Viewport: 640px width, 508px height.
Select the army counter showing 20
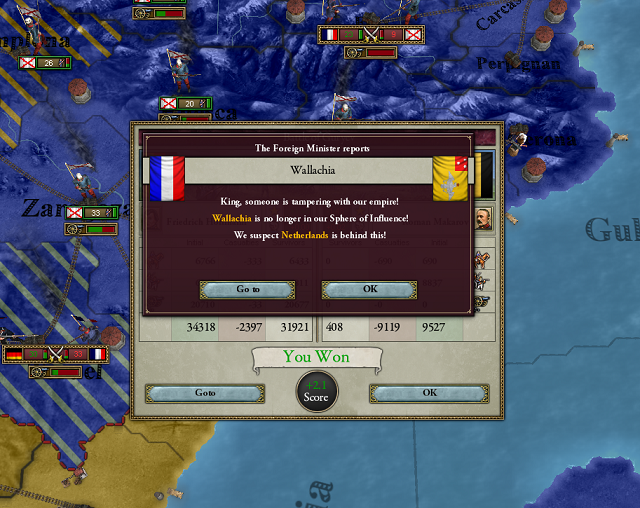click(x=186, y=103)
